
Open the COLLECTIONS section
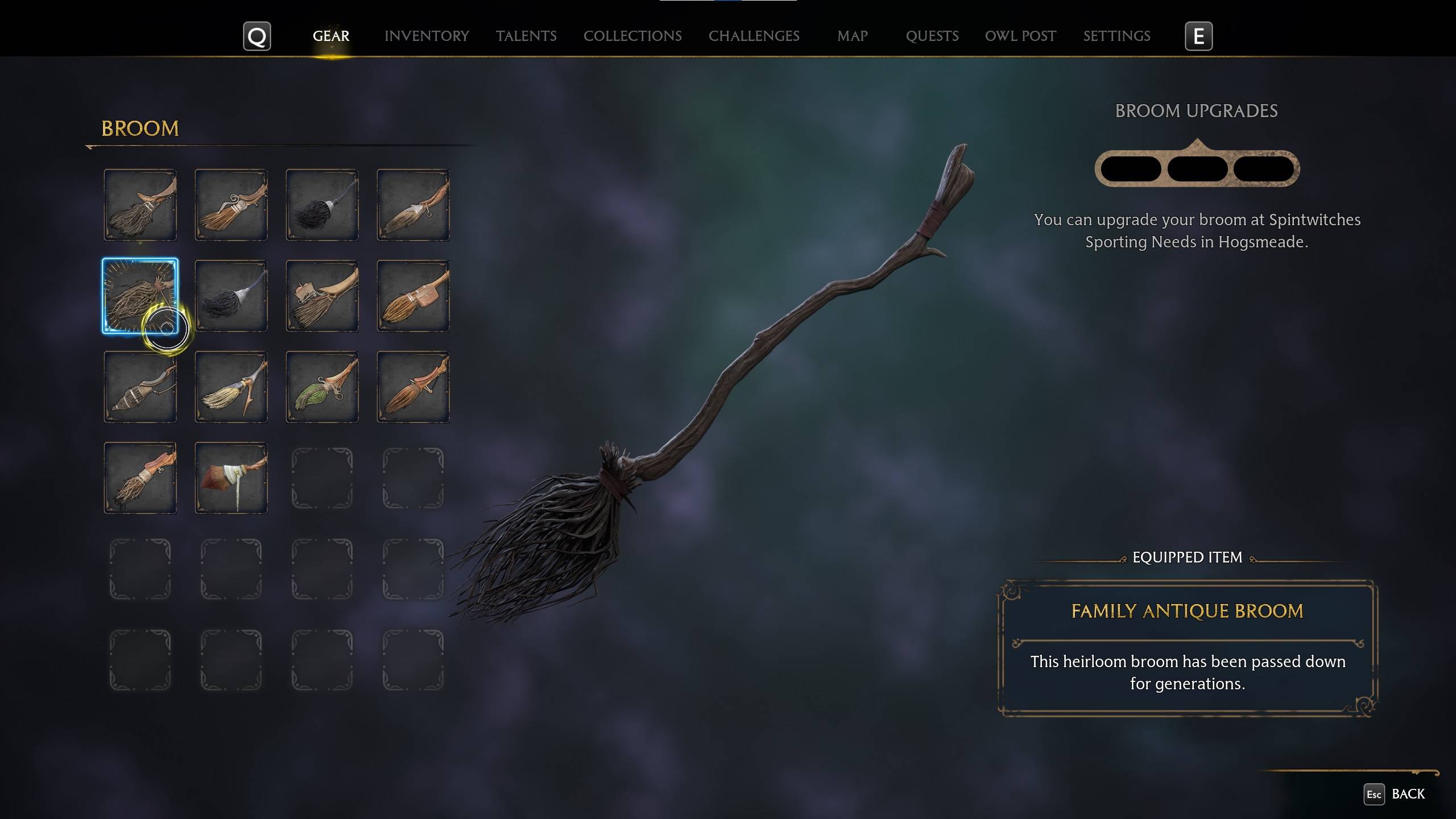[x=632, y=36]
